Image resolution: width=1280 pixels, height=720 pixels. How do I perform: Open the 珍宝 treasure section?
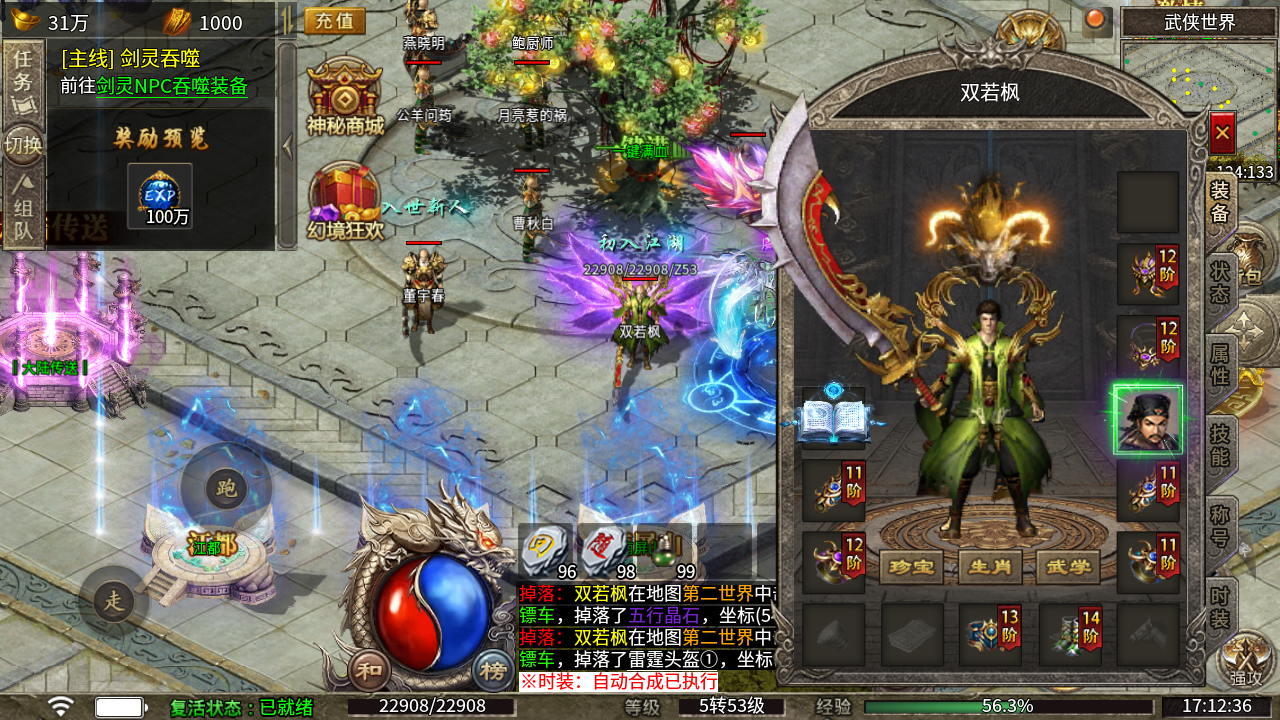[911, 567]
